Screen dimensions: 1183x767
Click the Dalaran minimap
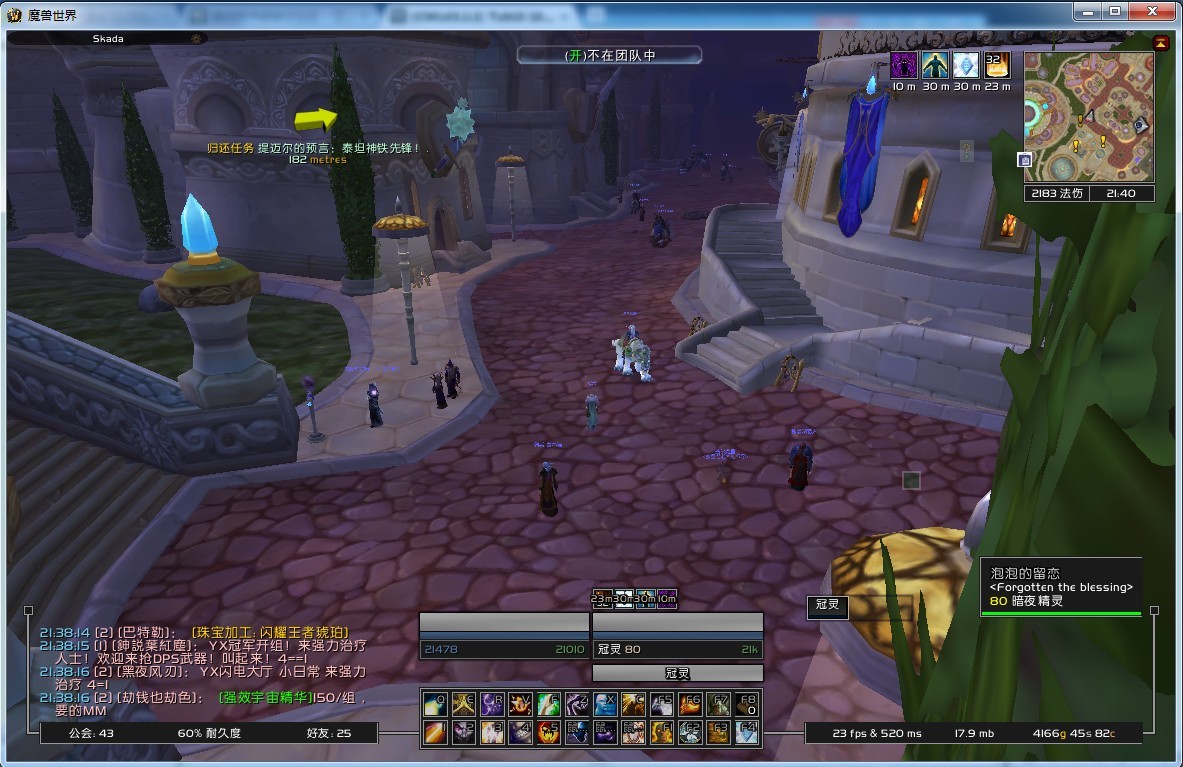coord(1089,116)
